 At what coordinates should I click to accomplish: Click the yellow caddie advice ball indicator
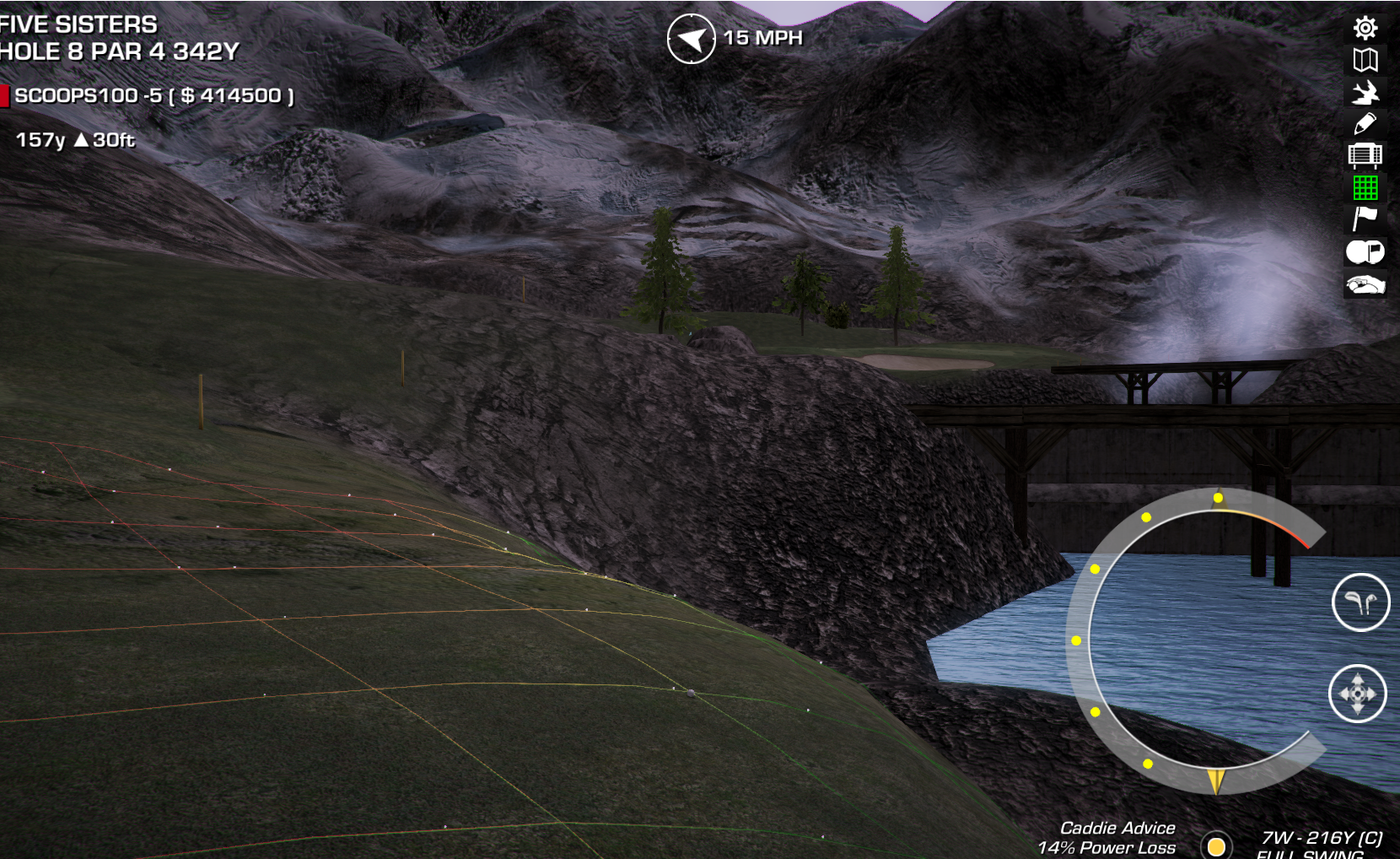[x=1216, y=845]
